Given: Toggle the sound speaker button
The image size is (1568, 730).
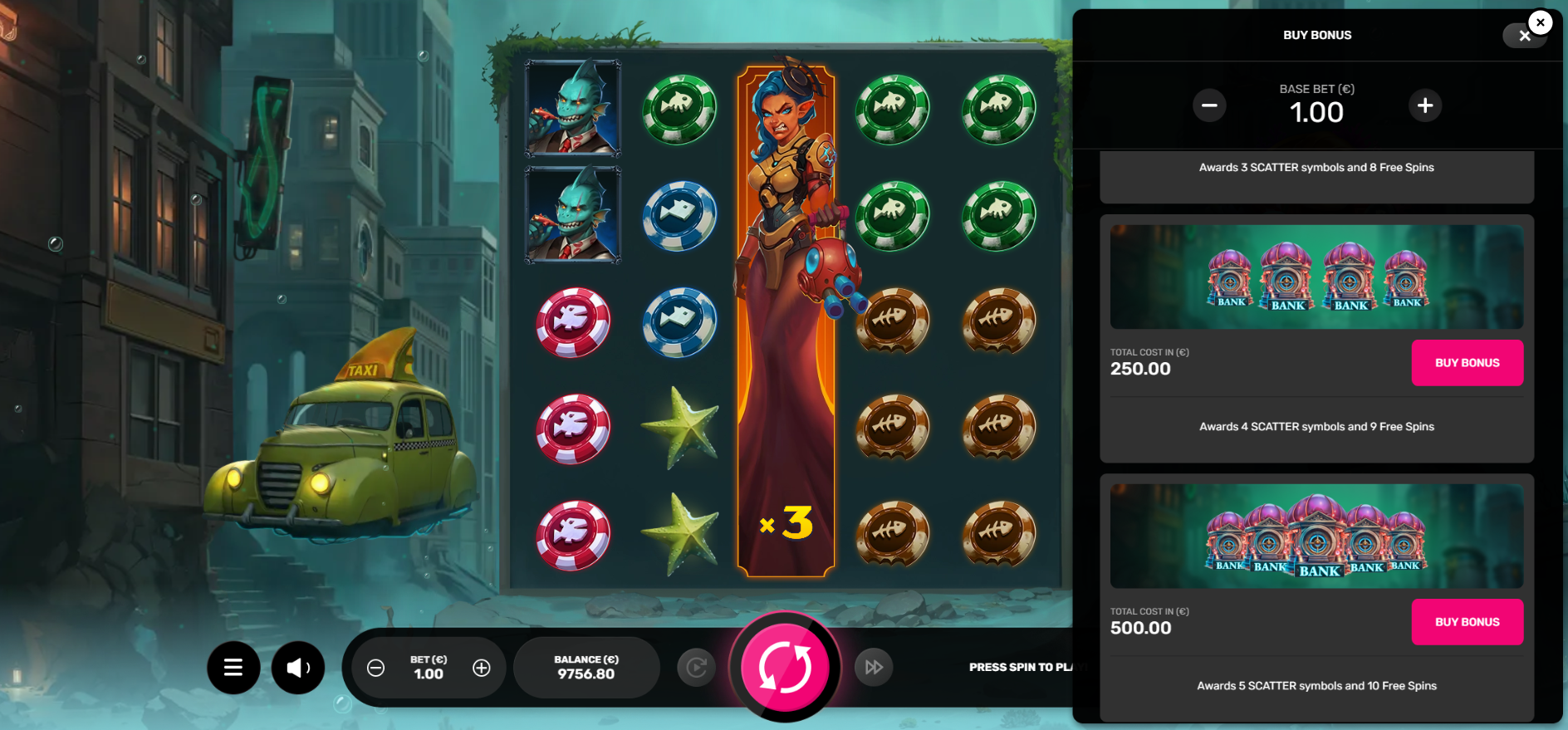Looking at the screenshot, I should 298,667.
